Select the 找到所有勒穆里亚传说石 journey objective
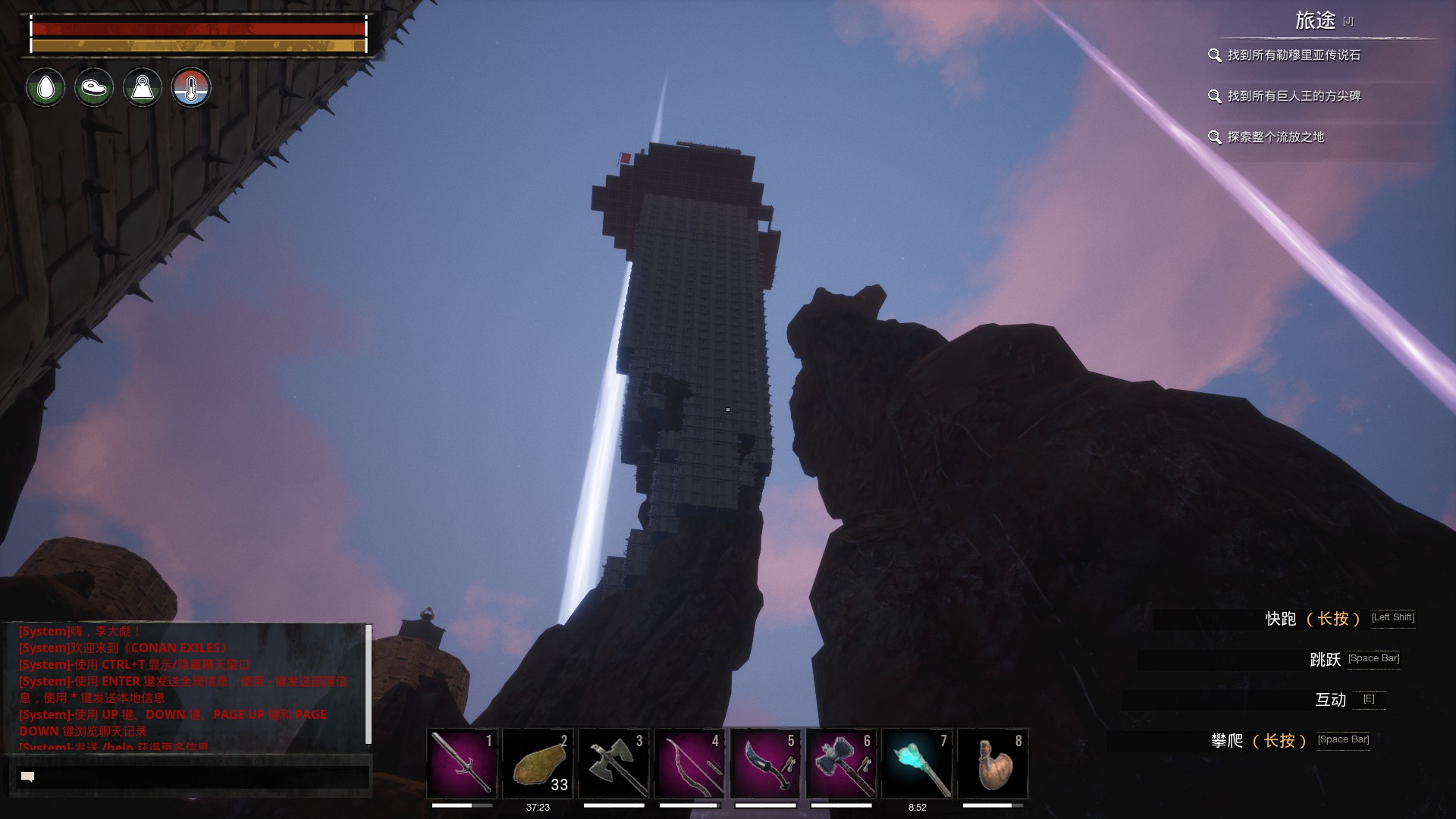The height and width of the screenshot is (819, 1456). pos(1293,55)
